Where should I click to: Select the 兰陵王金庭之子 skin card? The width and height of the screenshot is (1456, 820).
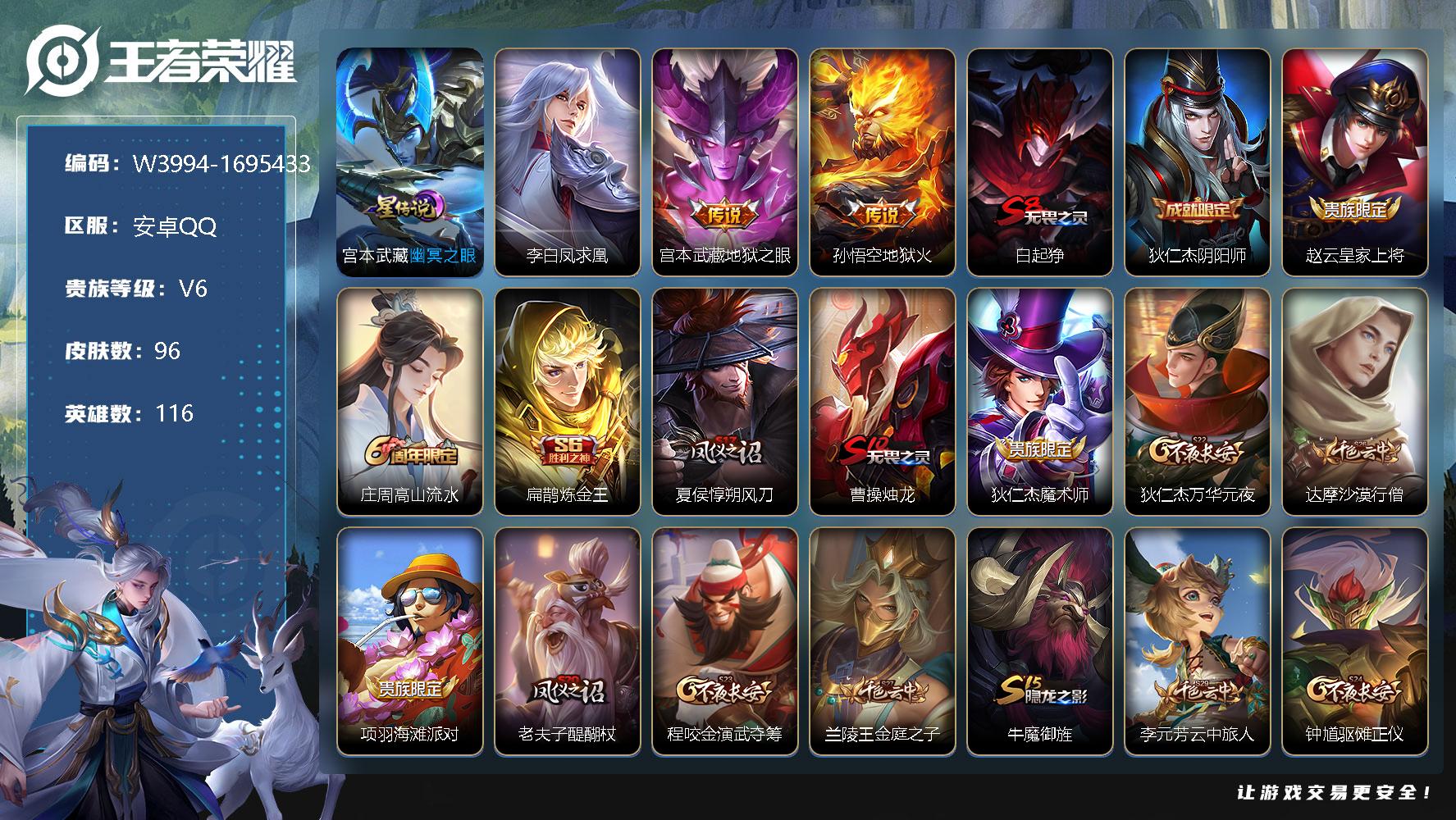[882, 640]
